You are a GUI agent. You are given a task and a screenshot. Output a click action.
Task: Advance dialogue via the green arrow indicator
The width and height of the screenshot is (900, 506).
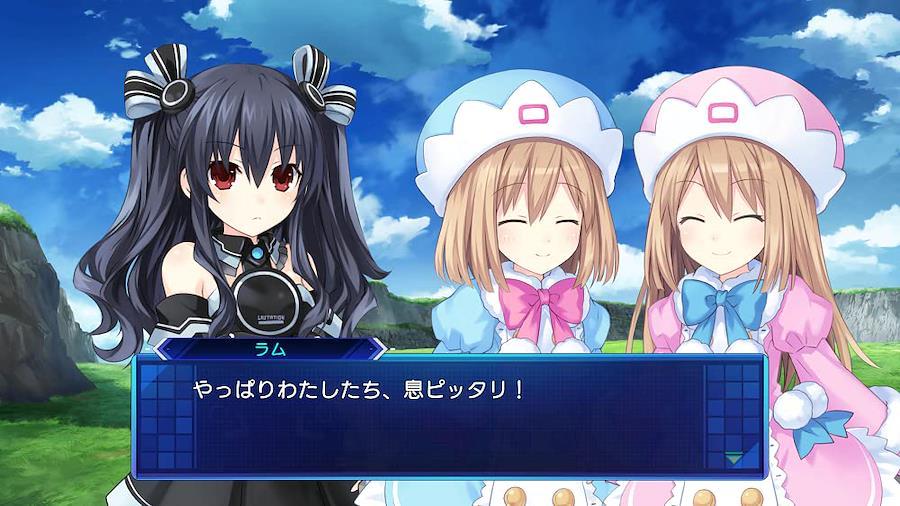(734, 458)
